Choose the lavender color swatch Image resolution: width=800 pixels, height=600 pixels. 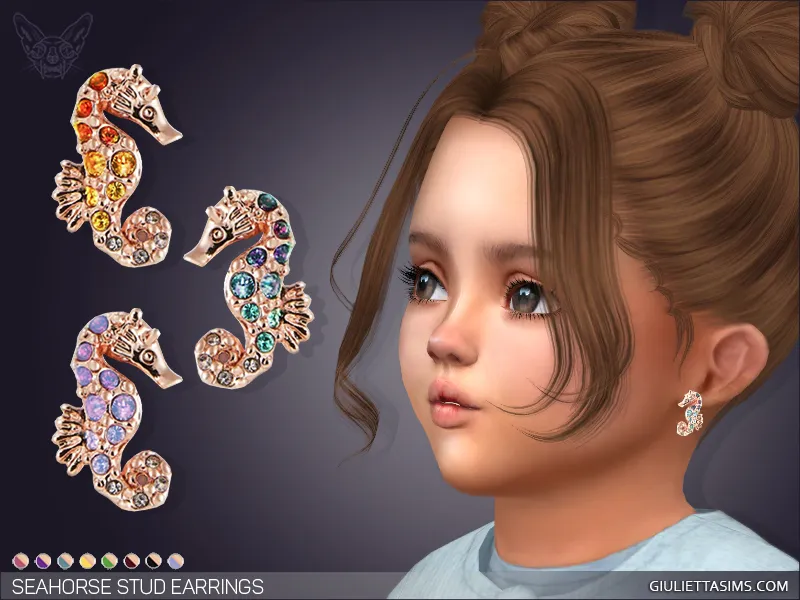(175, 561)
